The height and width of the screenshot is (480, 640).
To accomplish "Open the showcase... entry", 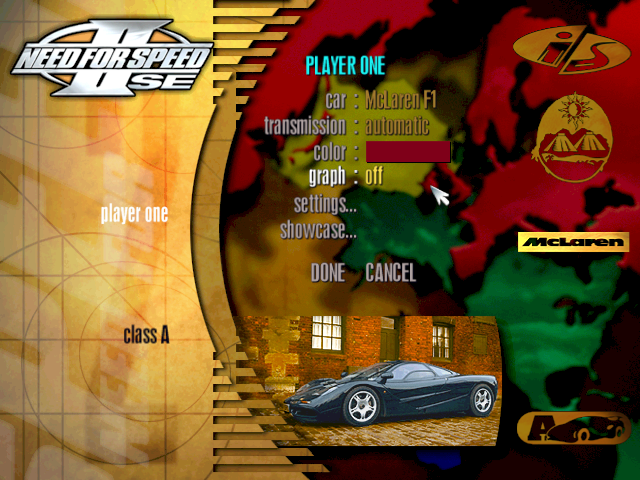I will tap(318, 230).
